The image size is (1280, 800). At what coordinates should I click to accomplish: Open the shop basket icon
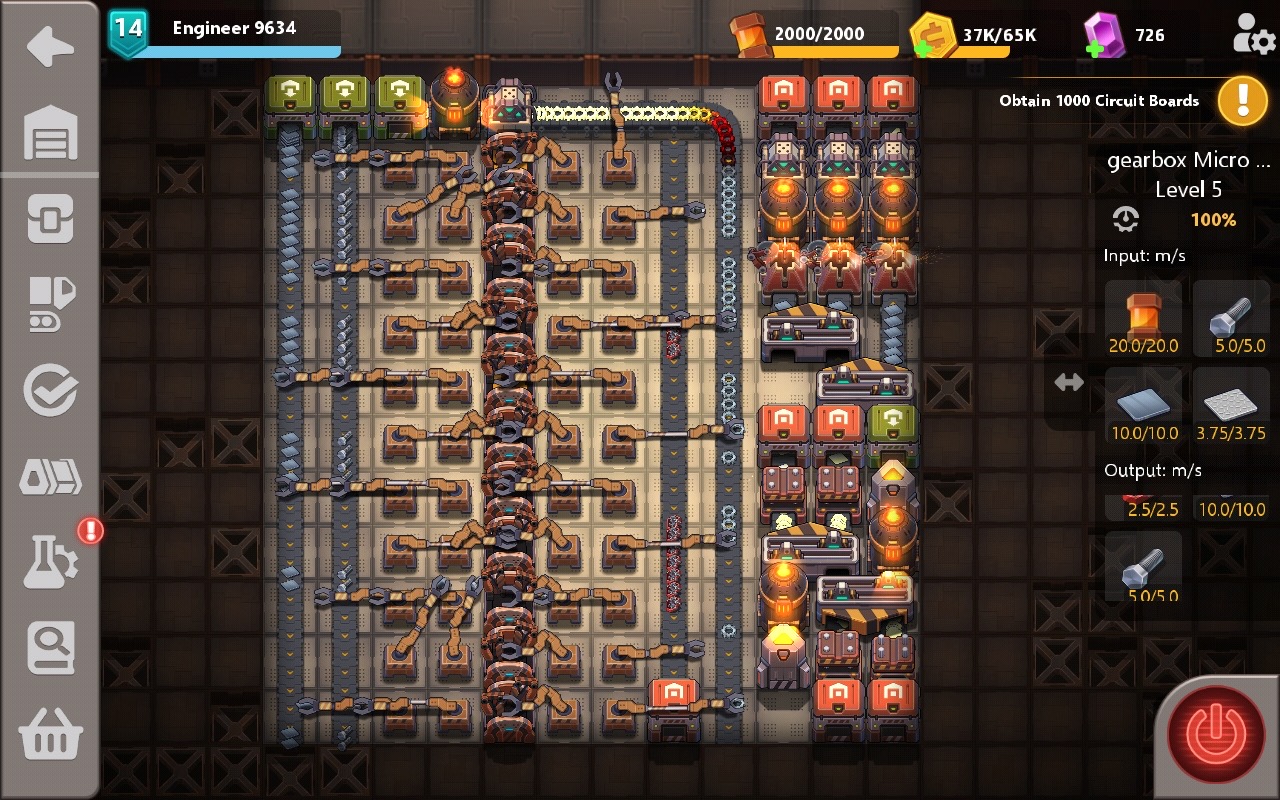click(50, 733)
